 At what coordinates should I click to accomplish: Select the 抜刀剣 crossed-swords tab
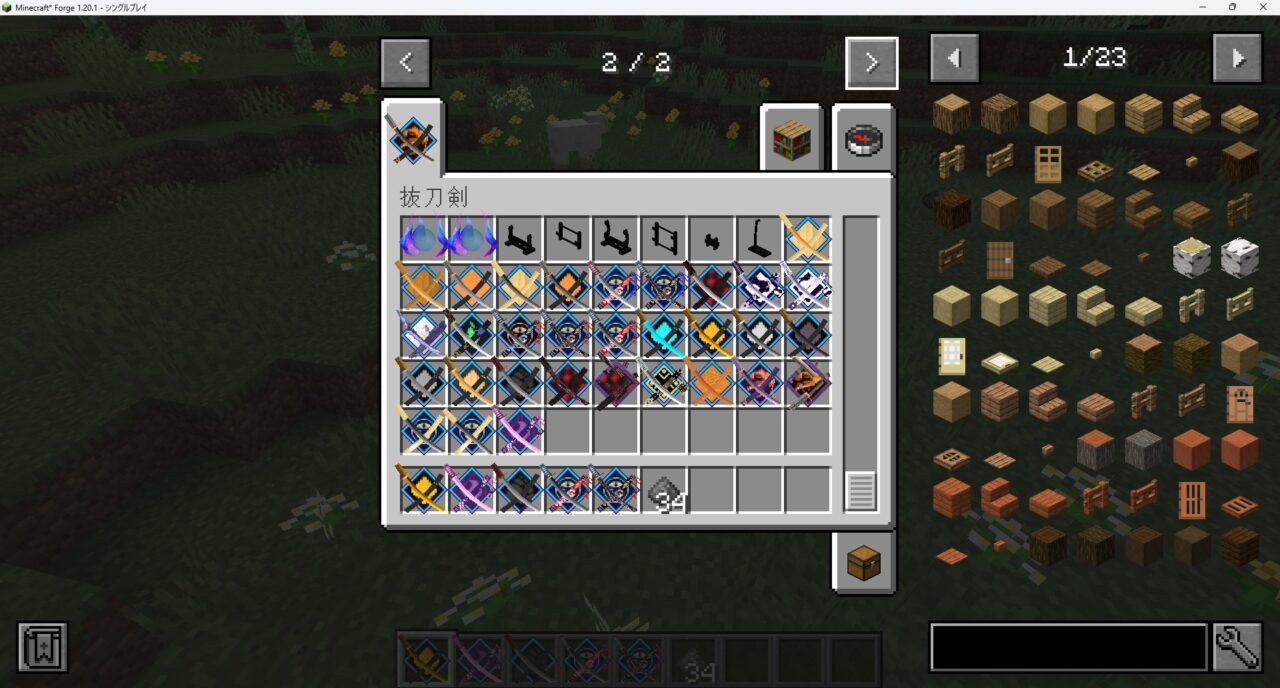click(412, 138)
